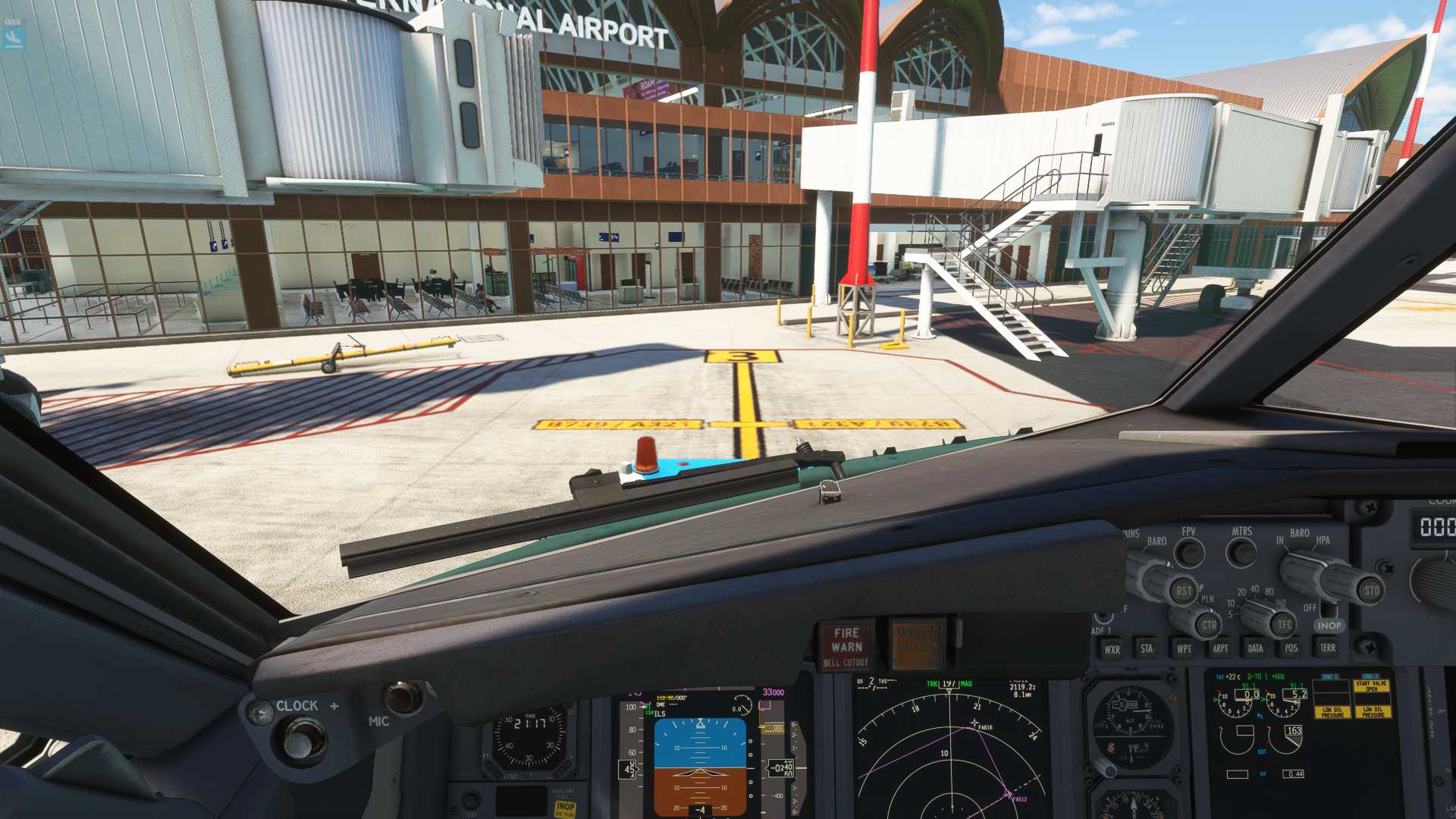
Task: Enable the ARPT airports display button
Action: [x=1219, y=648]
